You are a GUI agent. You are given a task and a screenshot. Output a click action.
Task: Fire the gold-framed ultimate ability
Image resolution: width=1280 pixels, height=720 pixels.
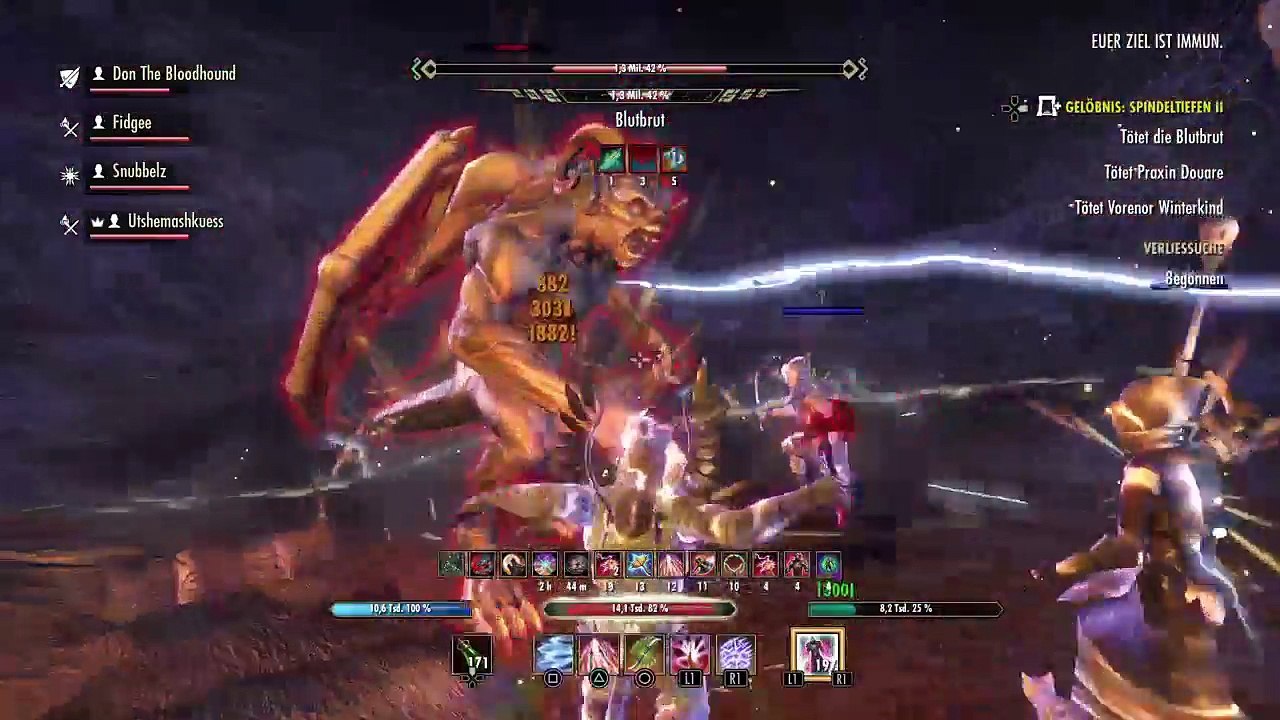(x=817, y=655)
